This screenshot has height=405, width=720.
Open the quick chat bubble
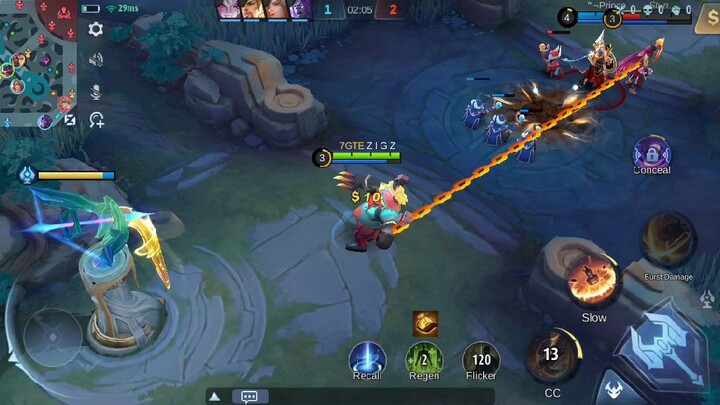pos(249,396)
